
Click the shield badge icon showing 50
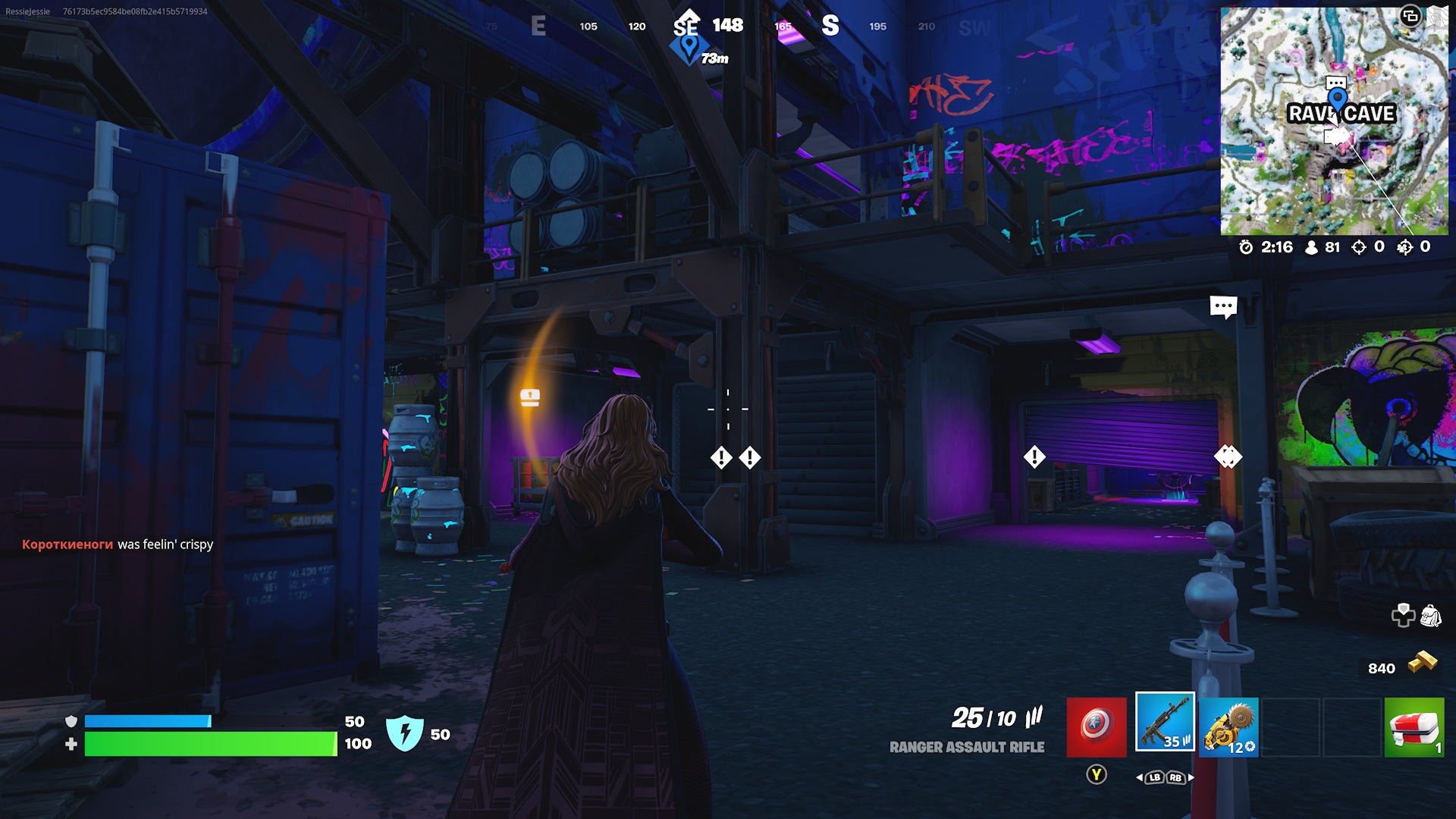tap(405, 735)
